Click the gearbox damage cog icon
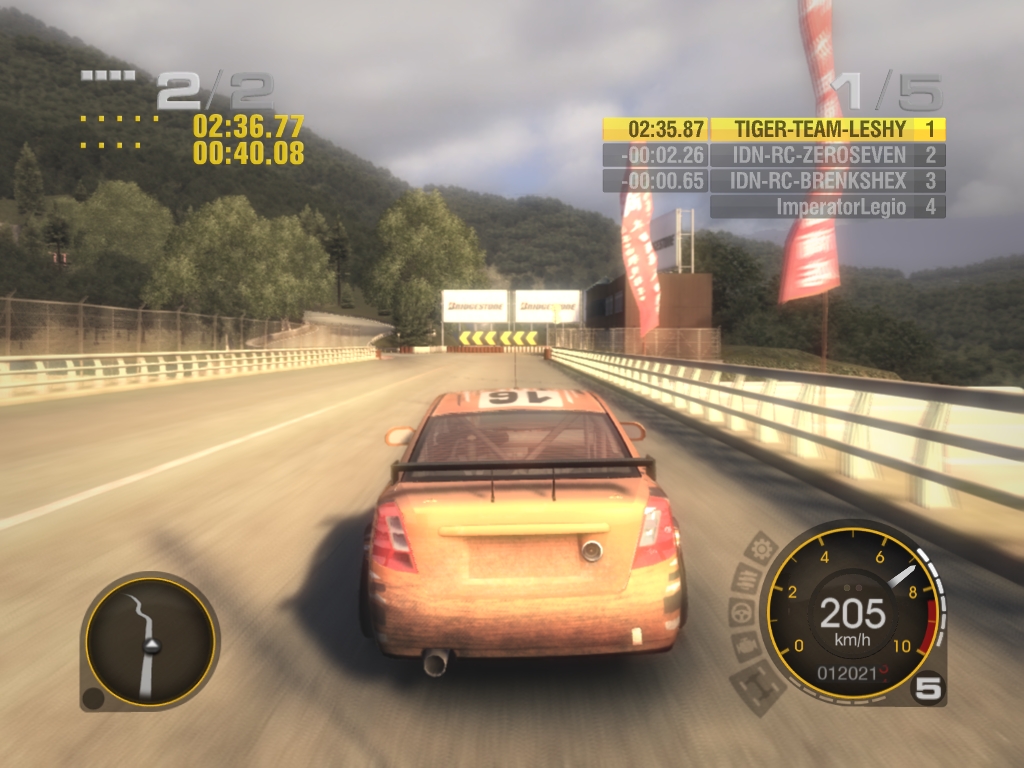 [x=762, y=549]
